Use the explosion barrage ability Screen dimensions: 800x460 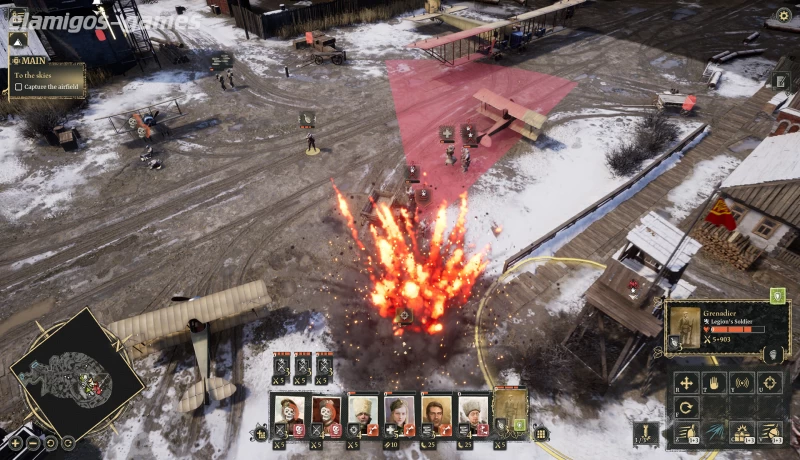(x=742, y=432)
